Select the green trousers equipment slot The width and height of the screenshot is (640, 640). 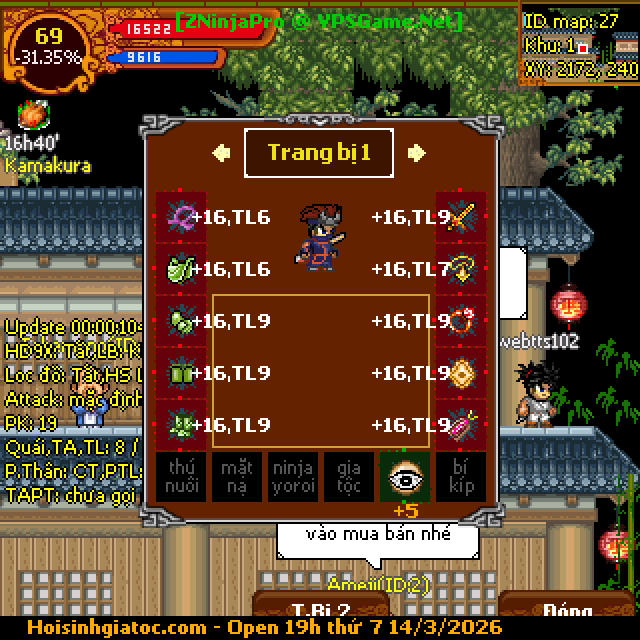point(181,373)
